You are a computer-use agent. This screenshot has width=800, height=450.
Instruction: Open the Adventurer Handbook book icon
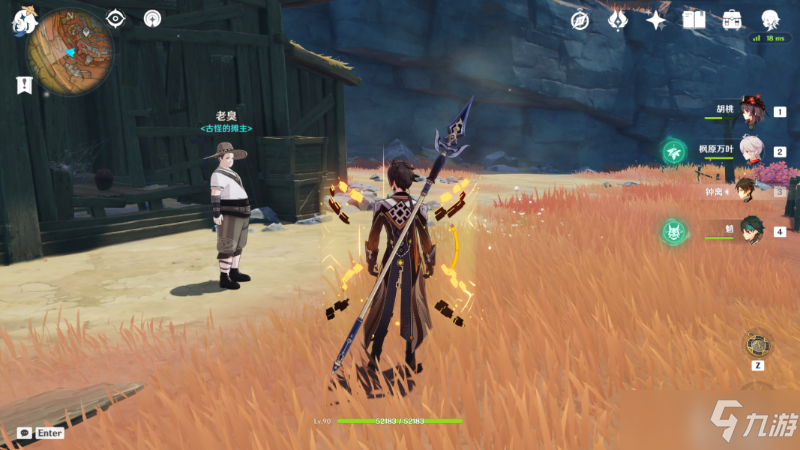click(694, 20)
